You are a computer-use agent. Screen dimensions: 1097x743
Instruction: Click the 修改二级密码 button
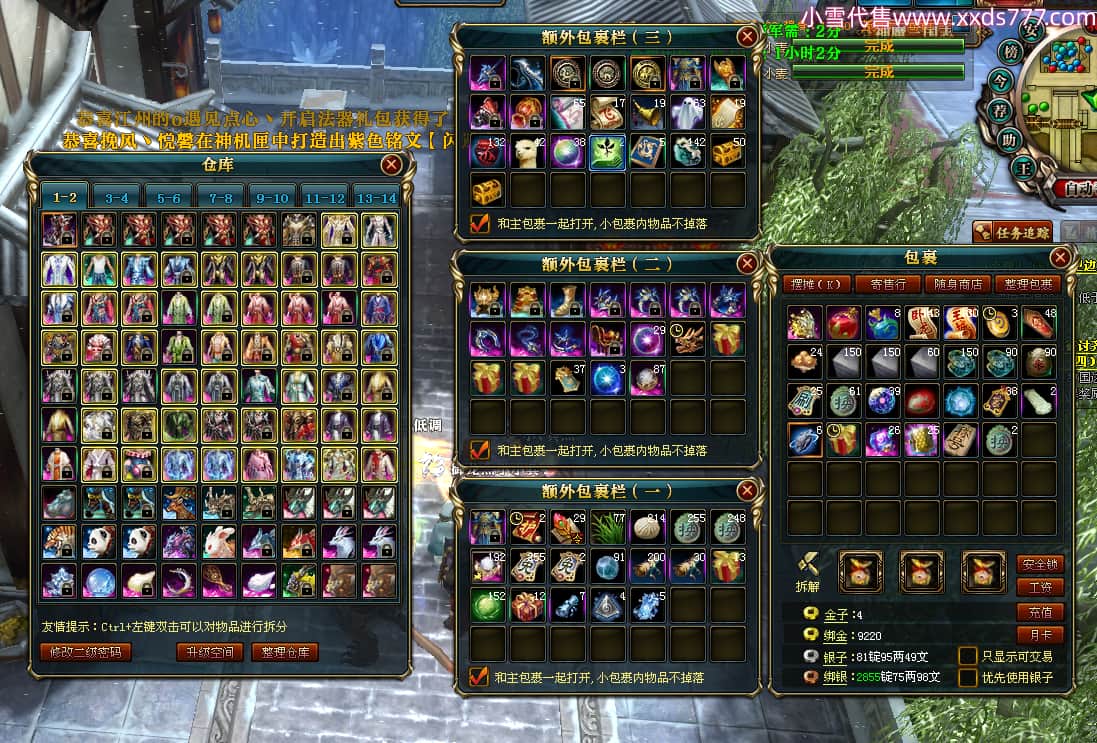pyautogui.click(x=85, y=652)
